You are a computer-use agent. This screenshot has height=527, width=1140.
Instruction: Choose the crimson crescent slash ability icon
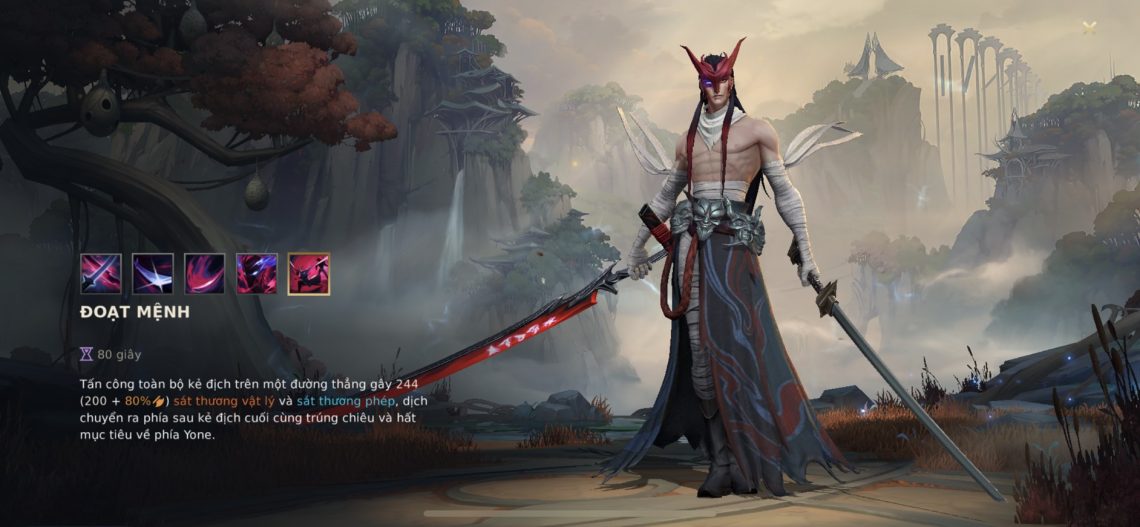coord(205,273)
